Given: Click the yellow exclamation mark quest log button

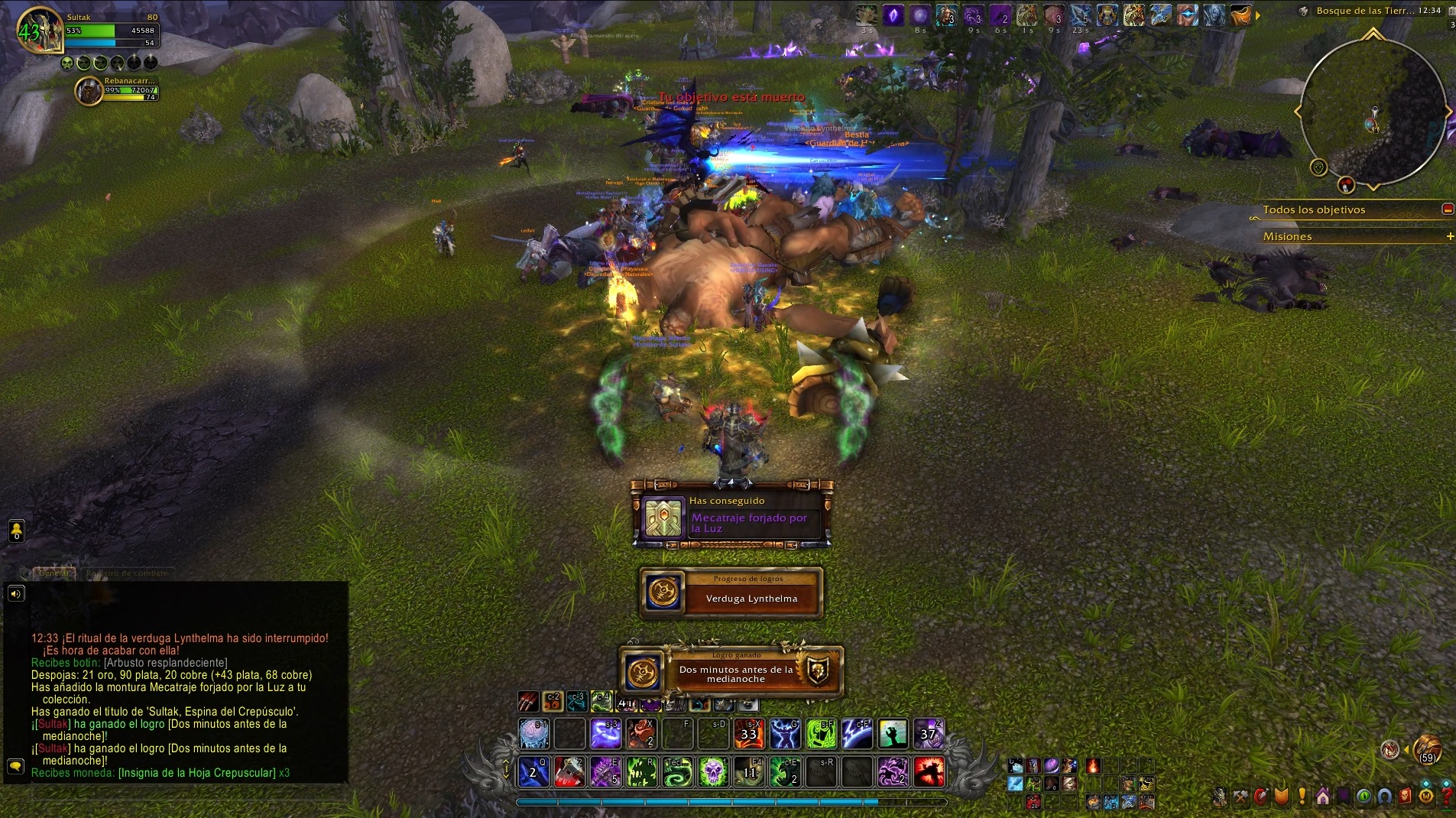Looking at the screenshot, I should tap(1302, 797).
